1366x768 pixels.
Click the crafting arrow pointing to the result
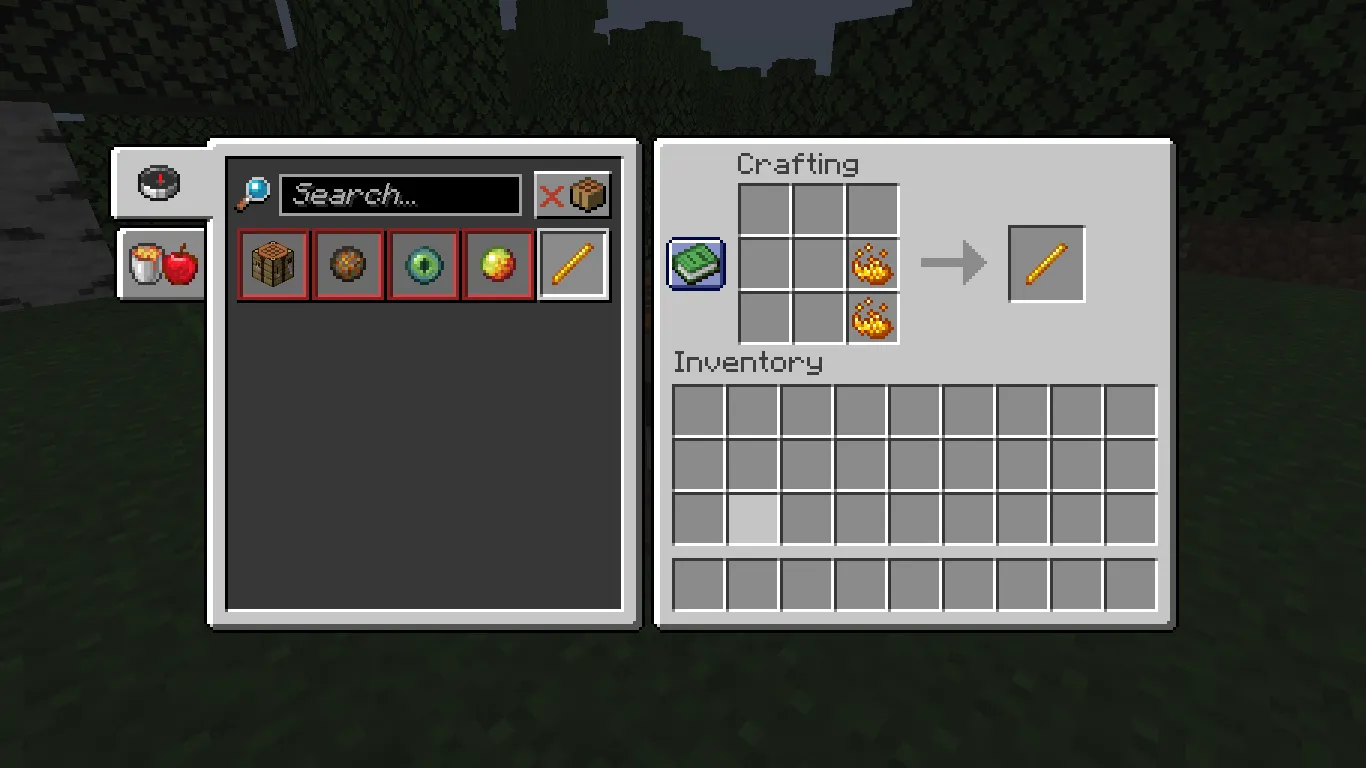(953, 264)
